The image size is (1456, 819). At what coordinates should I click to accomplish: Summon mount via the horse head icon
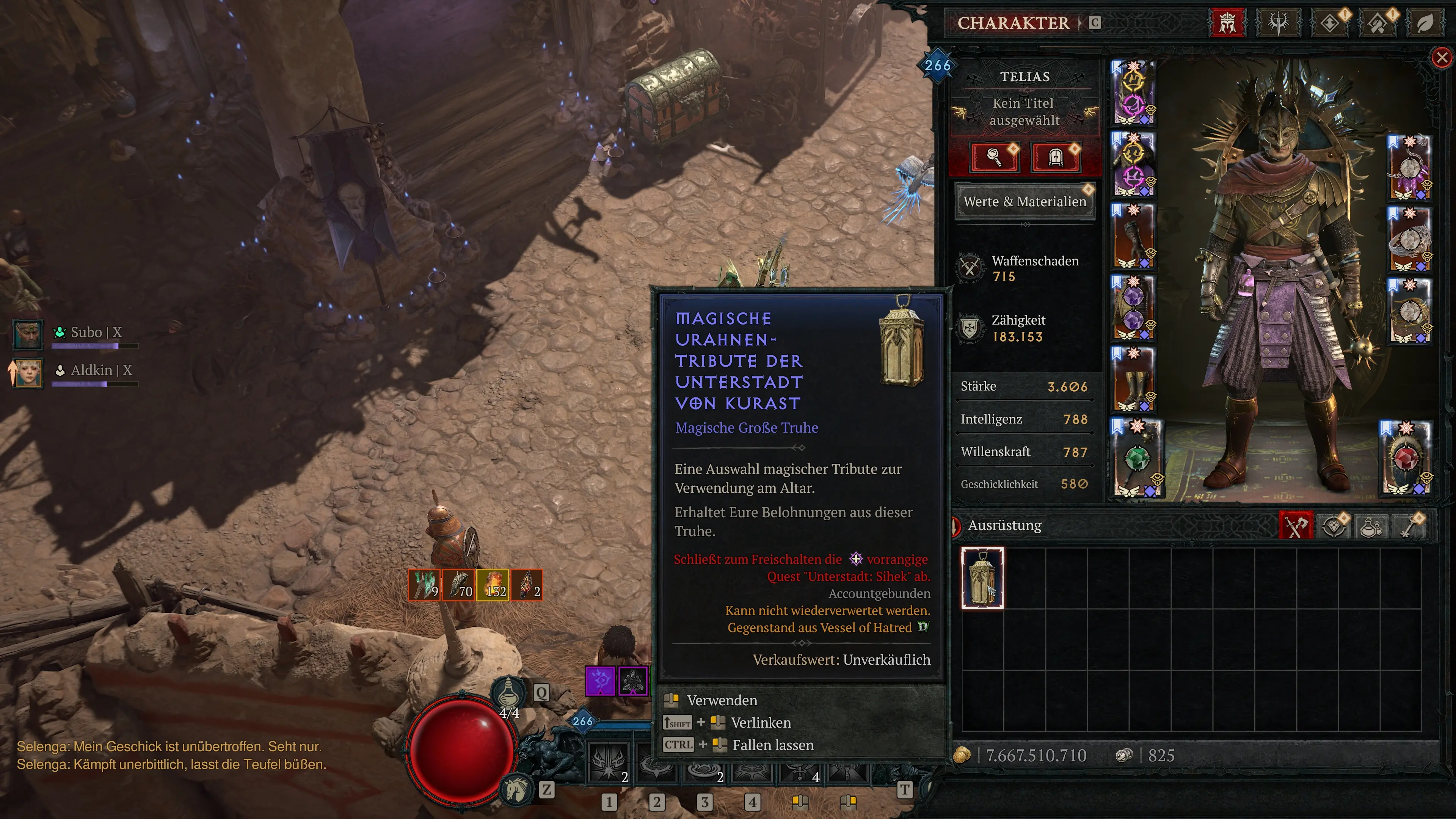(x=516, y=789)
